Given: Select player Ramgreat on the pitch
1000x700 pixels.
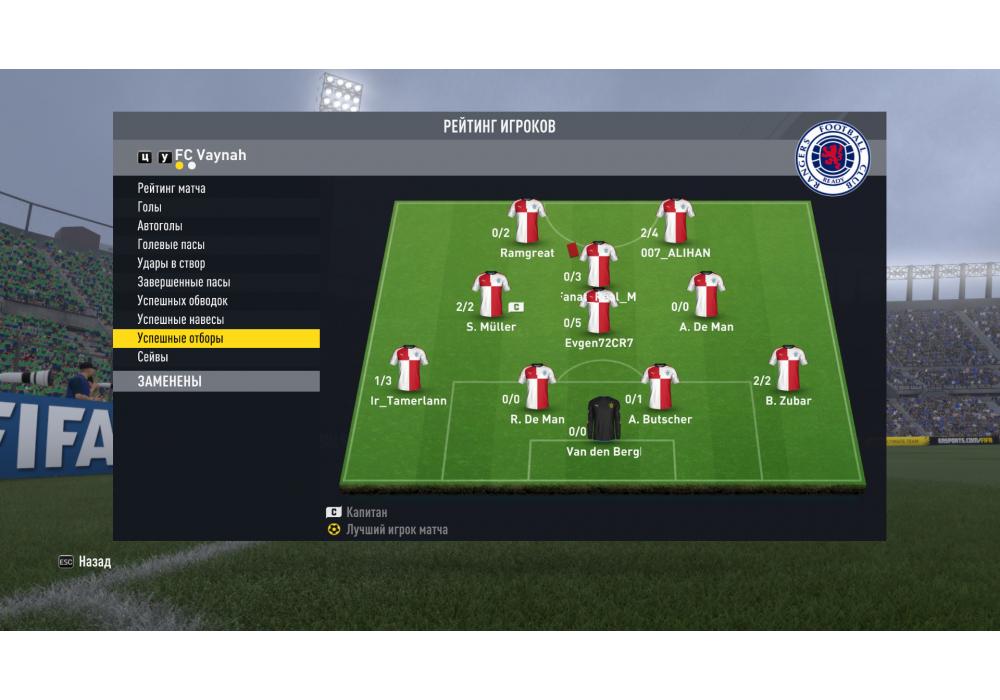Looking at the screenshot, I should point(526,222).
